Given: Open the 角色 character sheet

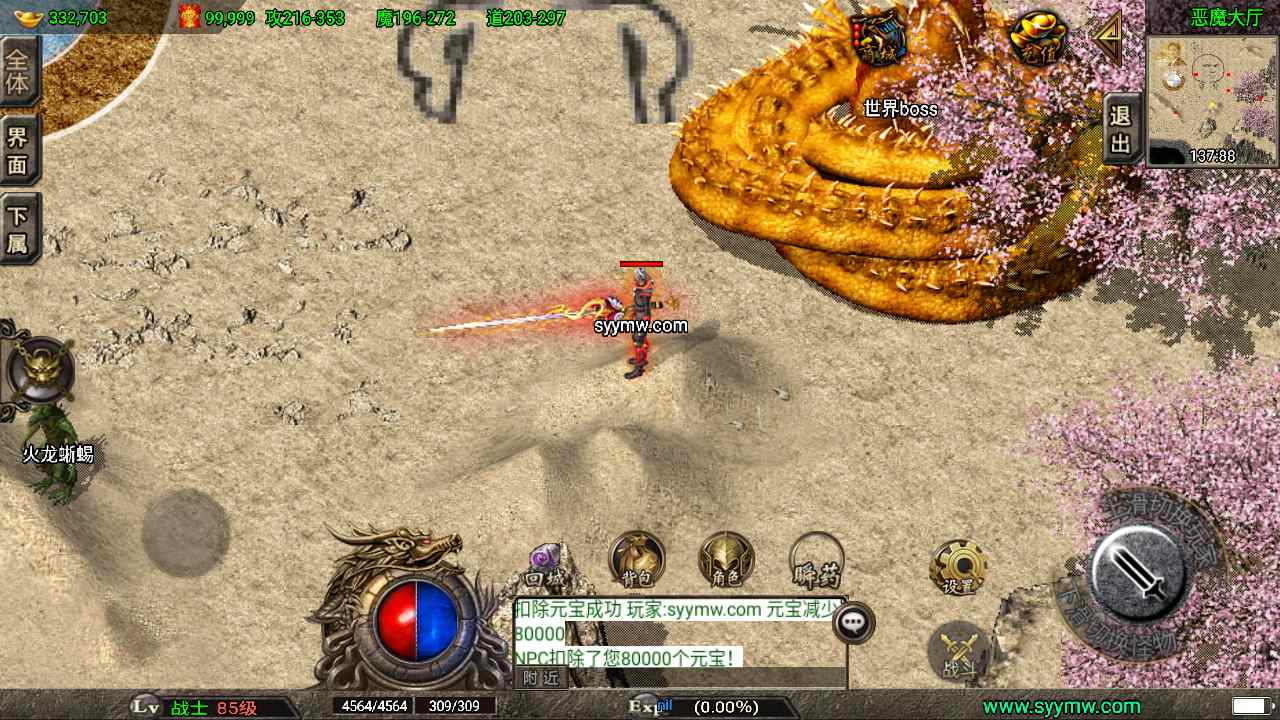Looking at the screenshot, I should click(x=726, y=560).
